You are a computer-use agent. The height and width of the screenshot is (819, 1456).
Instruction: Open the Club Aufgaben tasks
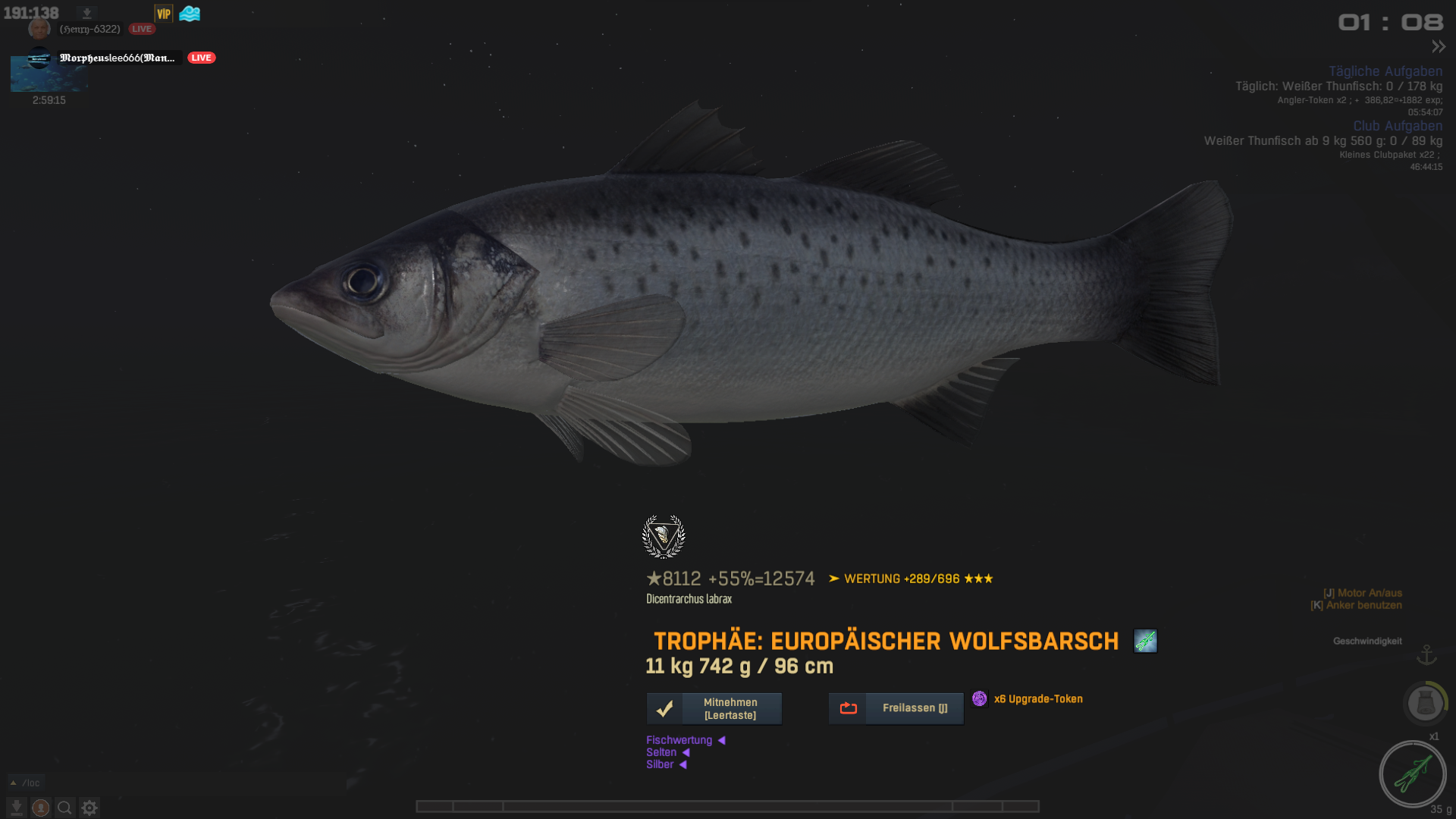[1397, 126]
